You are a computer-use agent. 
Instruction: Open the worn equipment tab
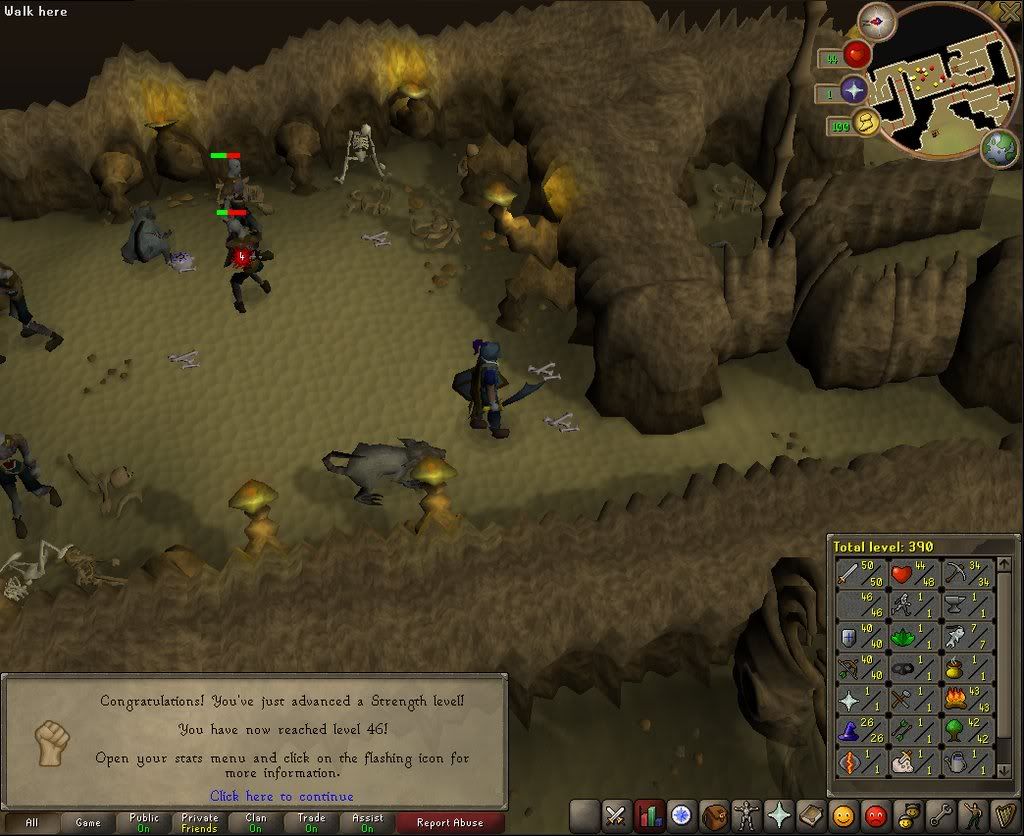[746, 815]
